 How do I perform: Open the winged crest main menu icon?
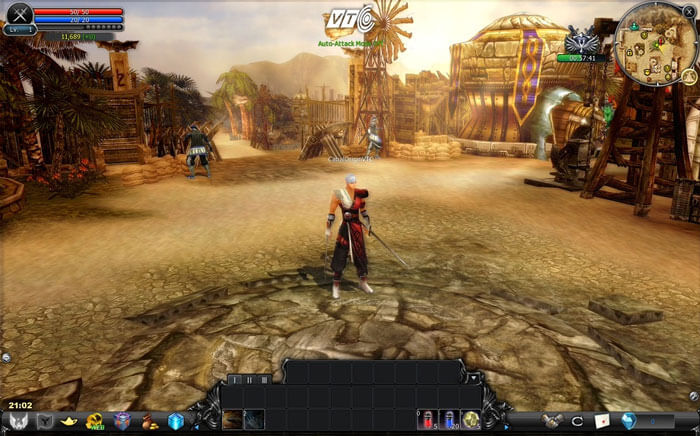(18, 421)
